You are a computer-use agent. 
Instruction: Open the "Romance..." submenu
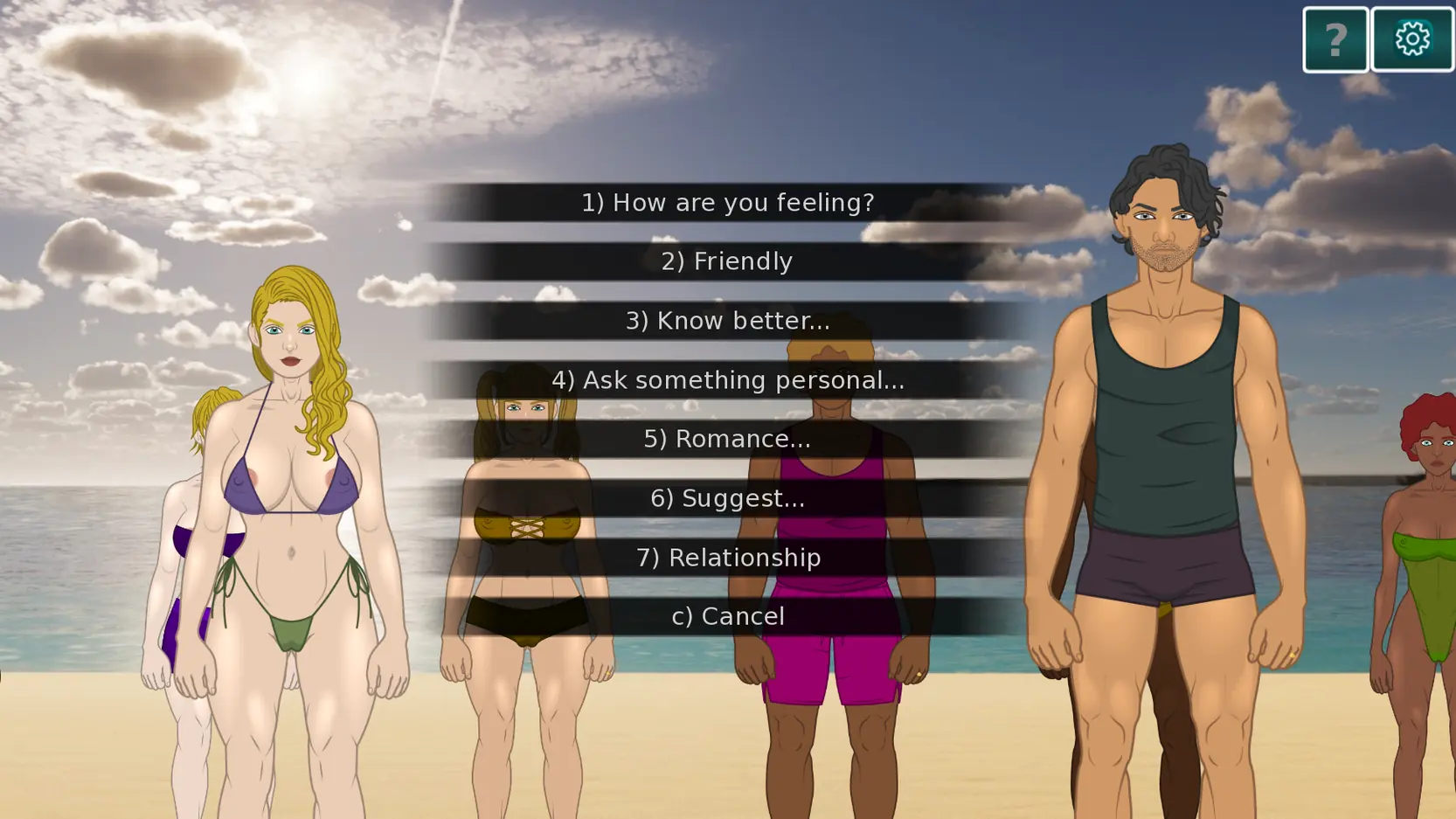(x=727, y=439)
